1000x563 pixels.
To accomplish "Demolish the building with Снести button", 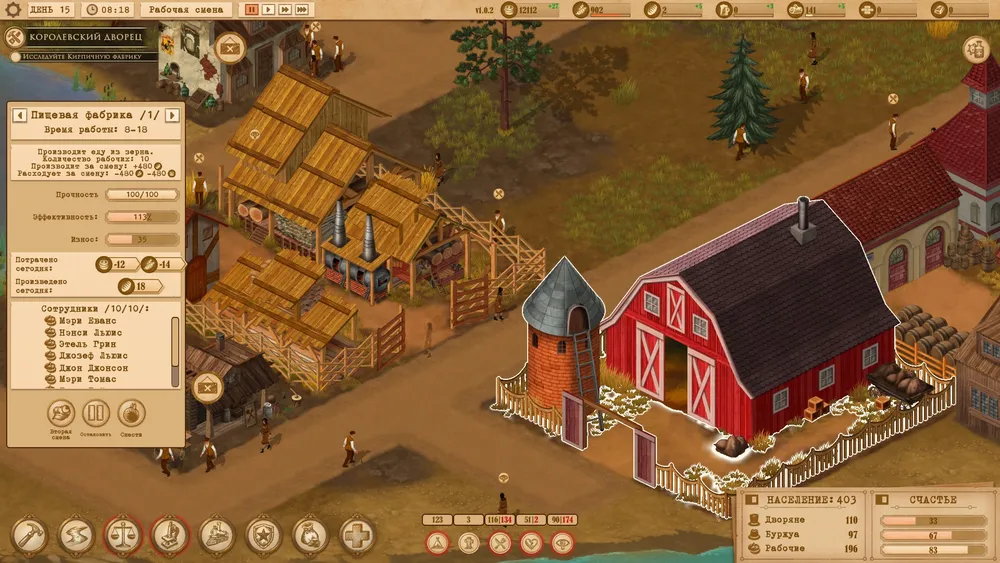I will (132, 413).
